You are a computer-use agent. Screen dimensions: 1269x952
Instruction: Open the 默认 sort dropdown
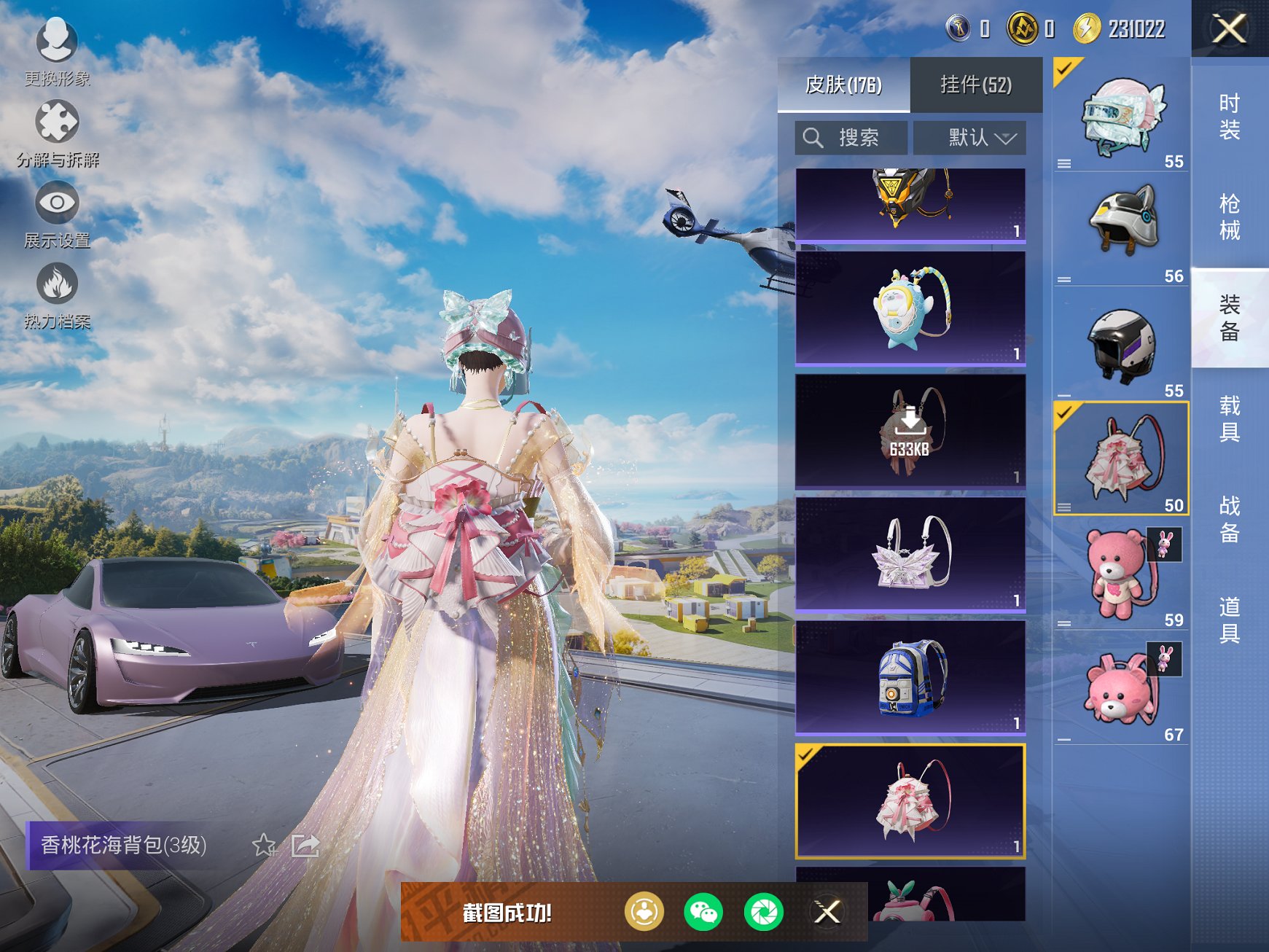click(970, 138)
